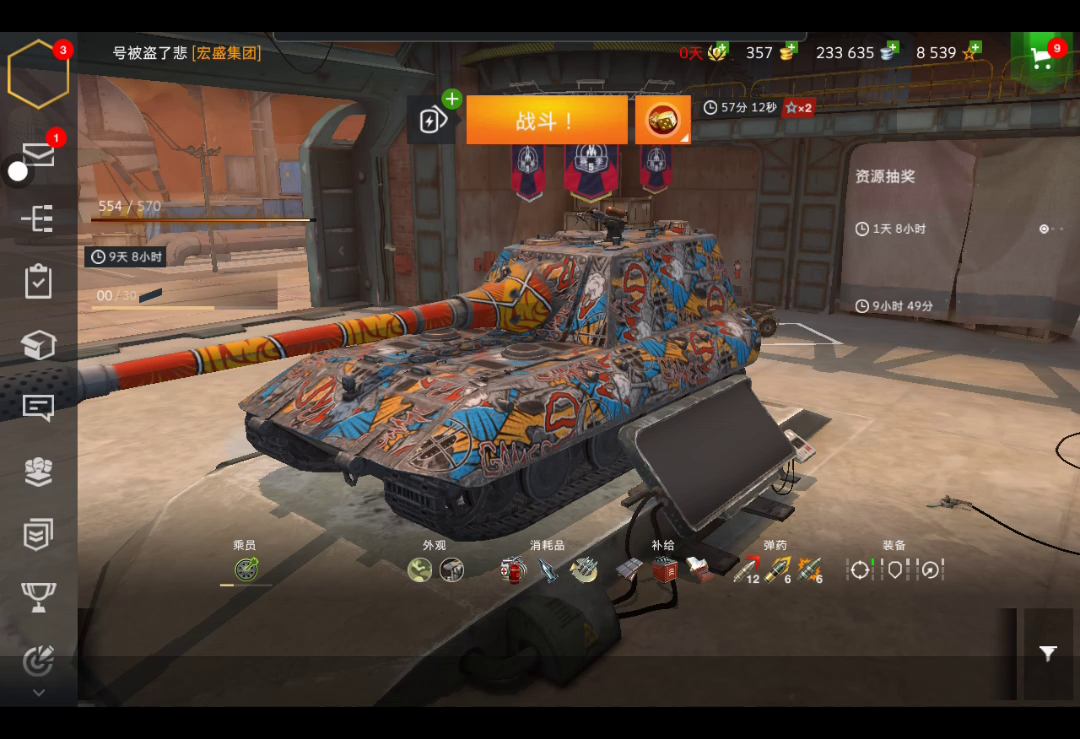Open the crew (乘员) skill icon

[245, 570]
